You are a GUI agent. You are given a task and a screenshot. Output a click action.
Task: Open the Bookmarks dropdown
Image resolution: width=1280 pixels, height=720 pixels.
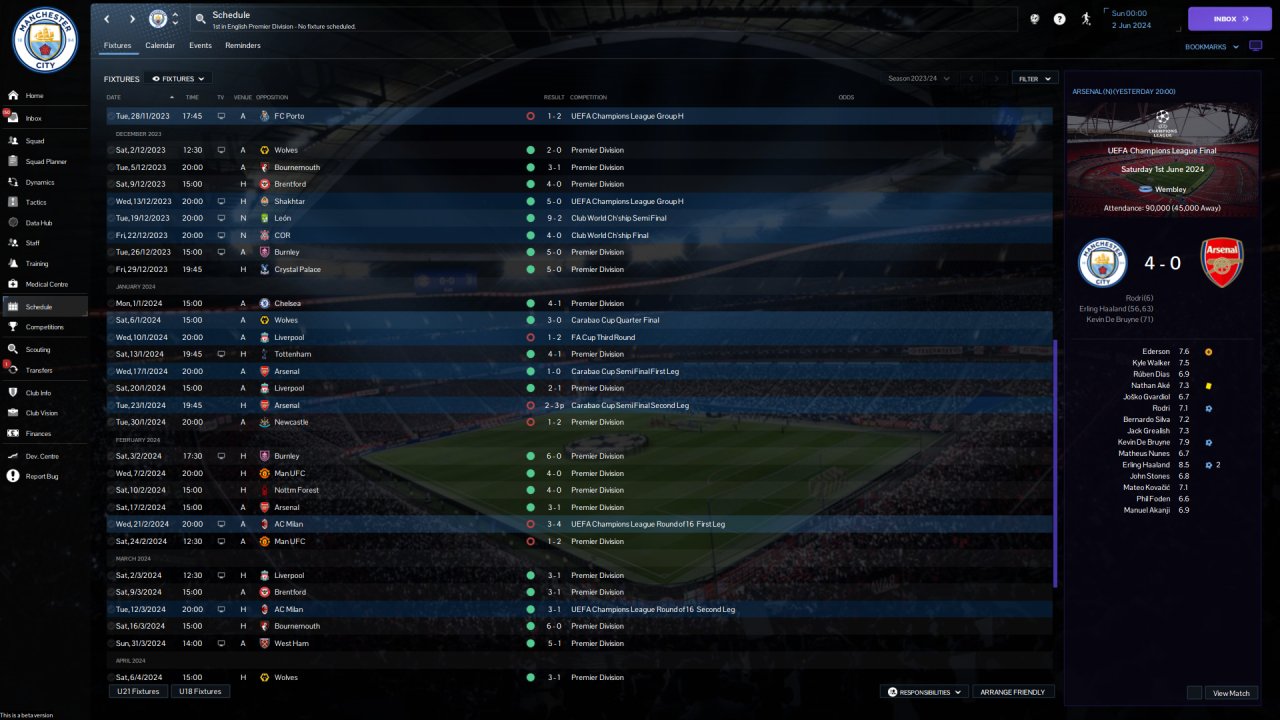1212,47
